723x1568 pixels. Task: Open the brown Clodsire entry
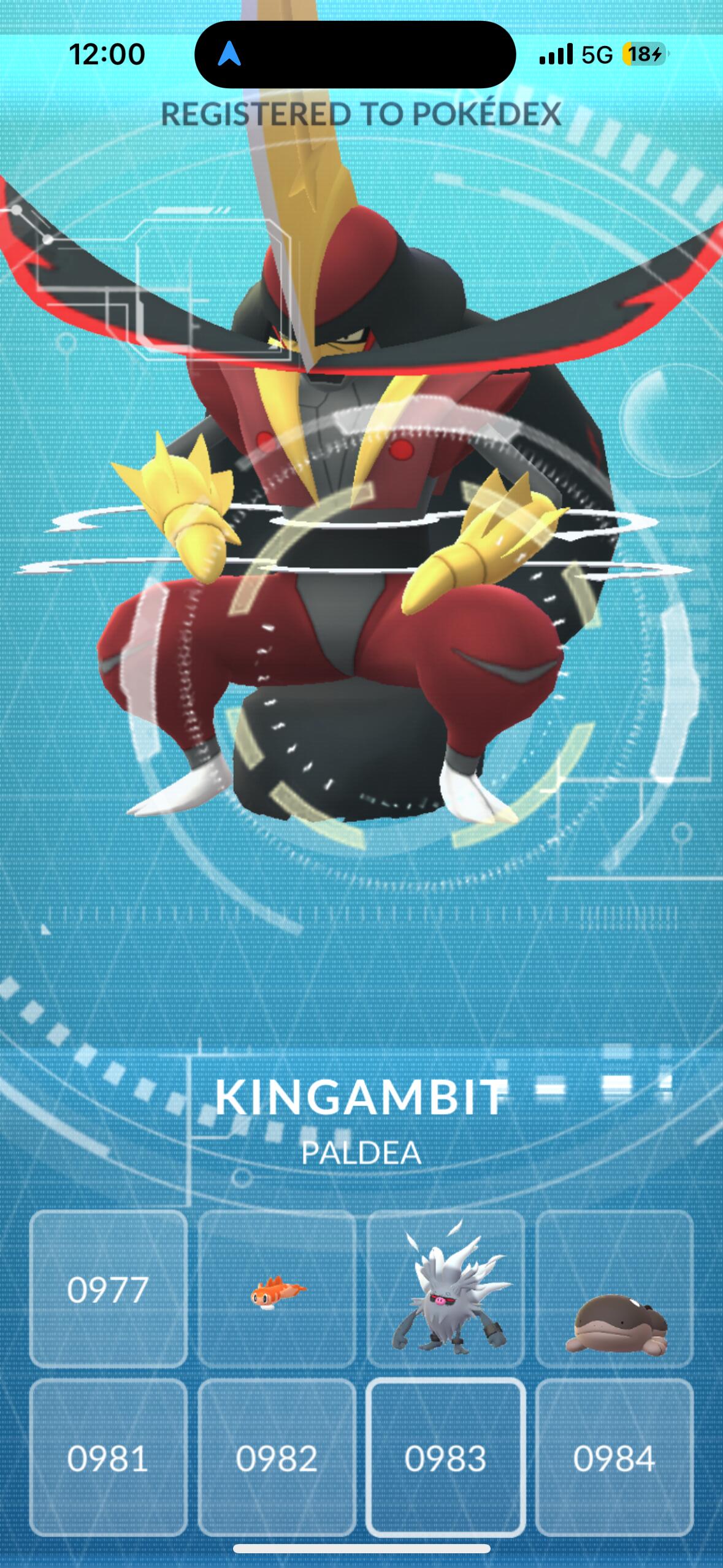click(x=614, y=1289)
